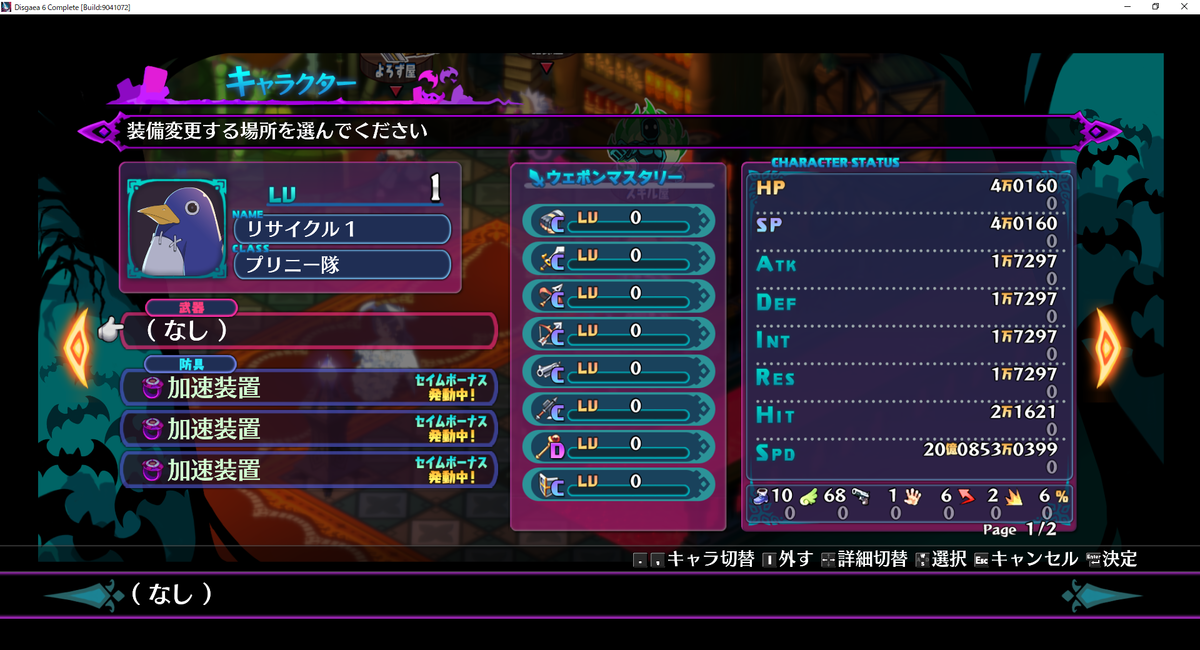The width and height of the screenshot is (1200, 650).
Task: Choose the D-rank staff mastery row
Action: tap(618, 444)
